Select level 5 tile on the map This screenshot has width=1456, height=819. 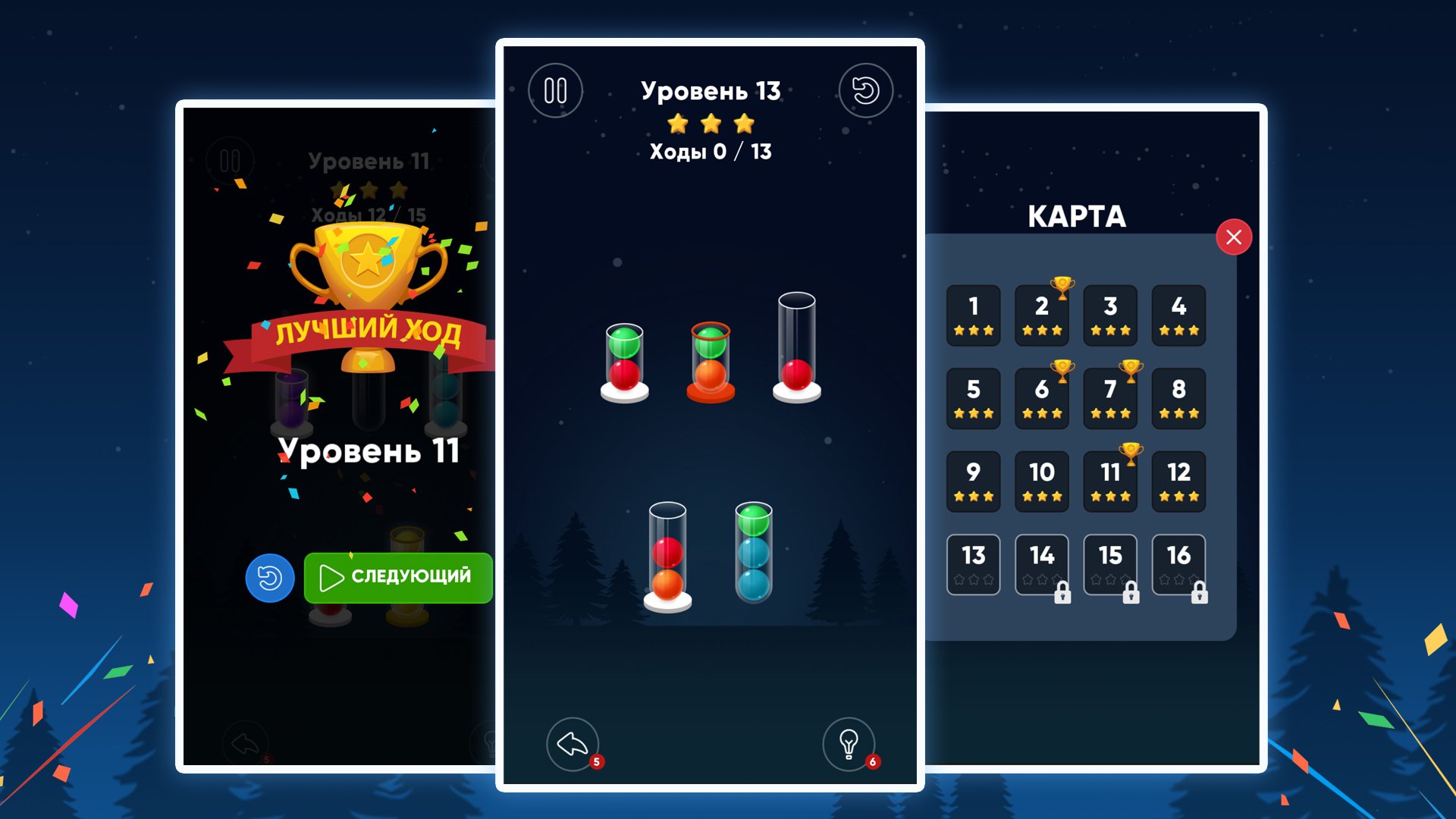(x=974, y=398)
